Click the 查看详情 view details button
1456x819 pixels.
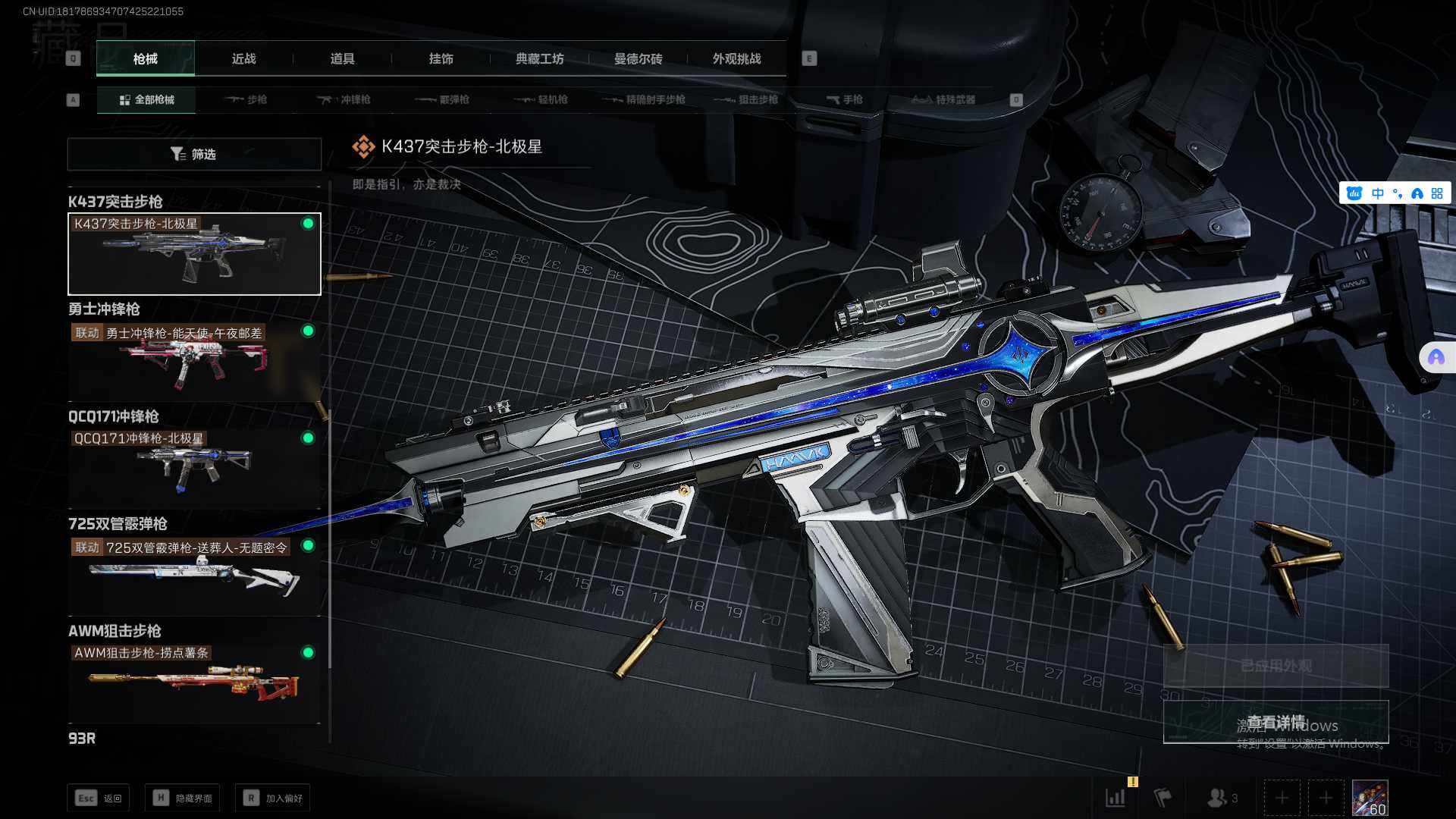pos(1276,722)
